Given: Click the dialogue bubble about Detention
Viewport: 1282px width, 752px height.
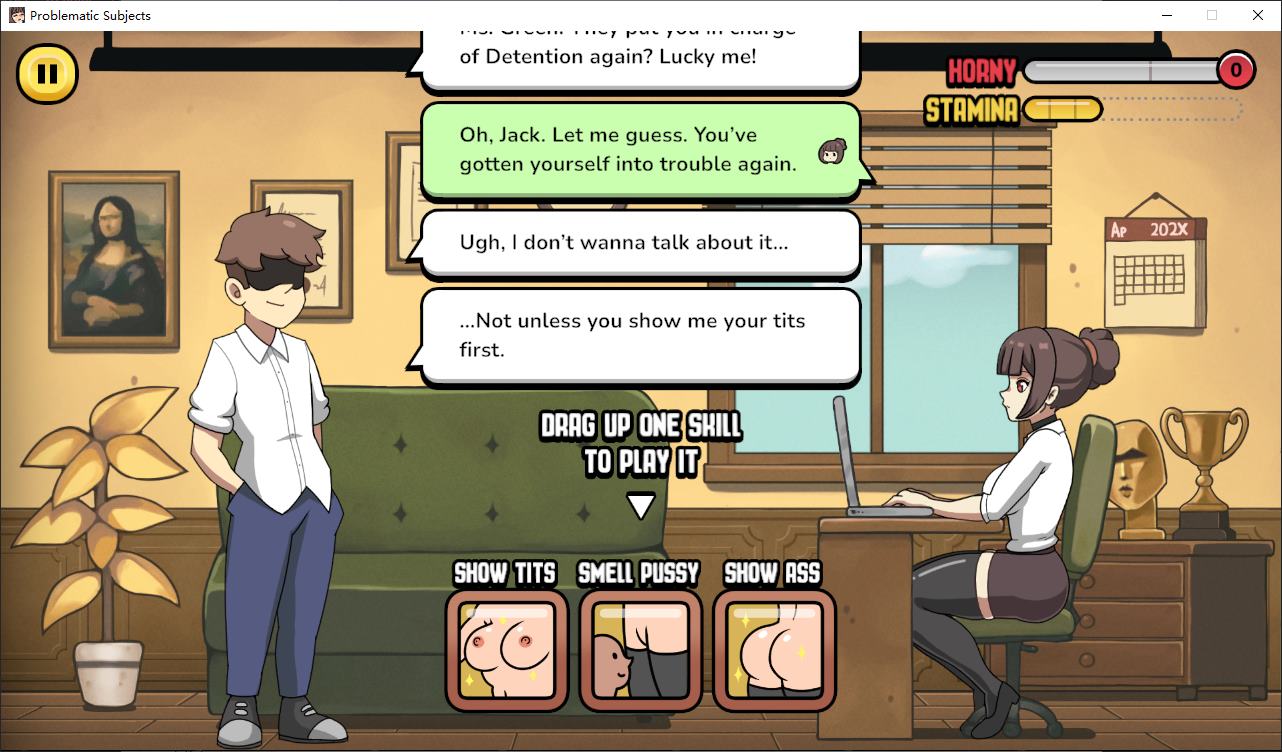Looking at the screenshot, I should coord(640,45).
